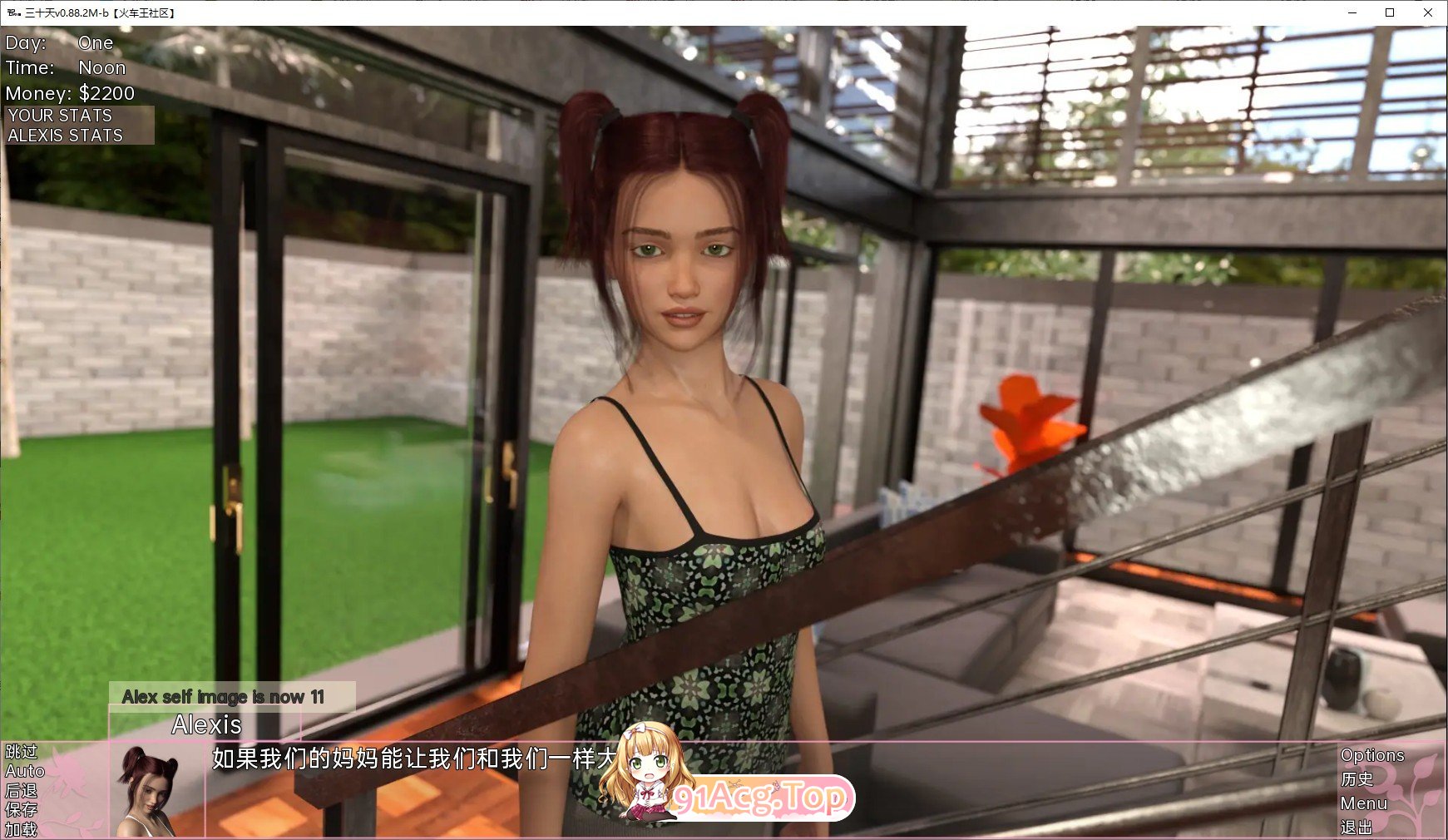
Task: Click the chibi mascot above the dialogue box
Action: (x=645, y=773)
